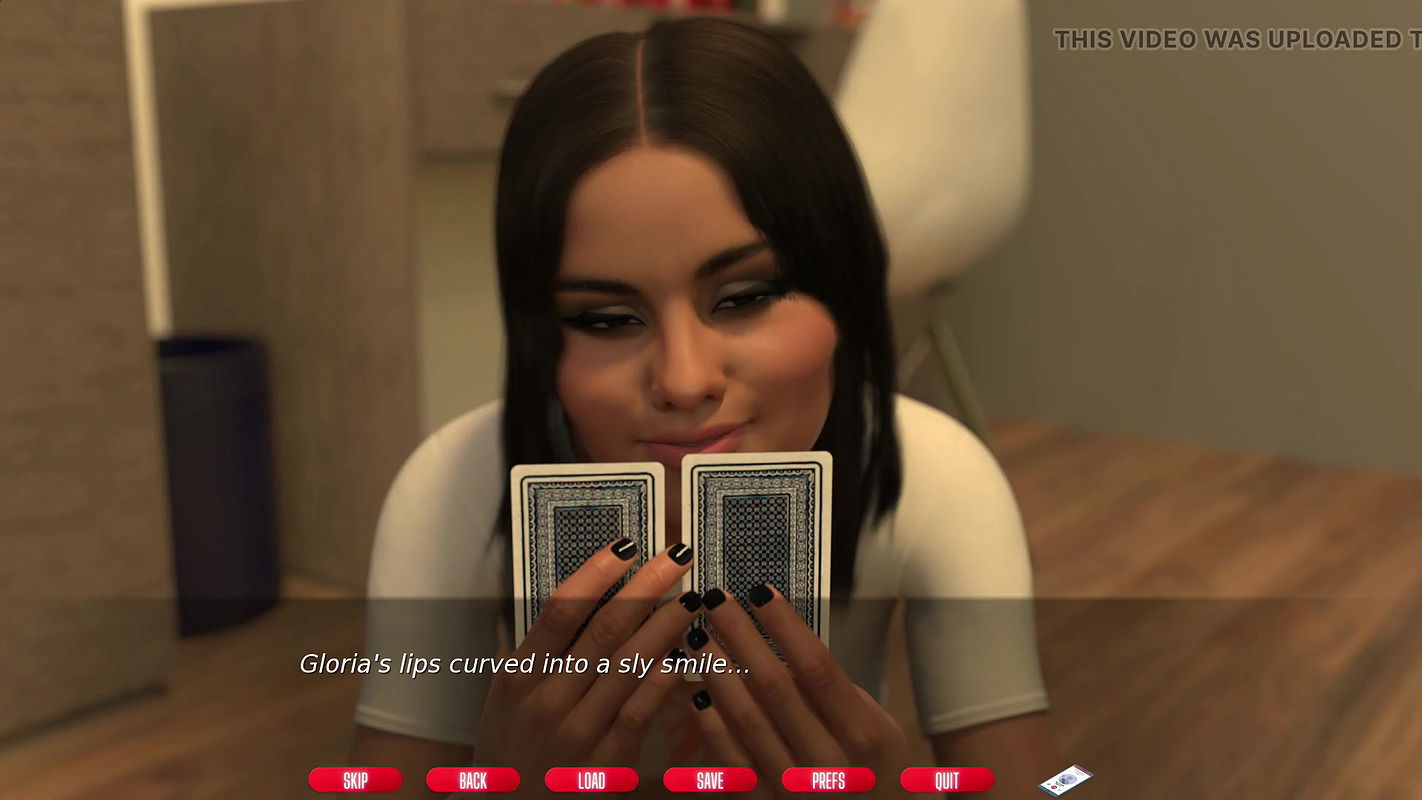The height and width of the screenshot is (800, 1422).
Task: Open the LOAD menu
Action: pyautogui.click(x=591, y=780)
